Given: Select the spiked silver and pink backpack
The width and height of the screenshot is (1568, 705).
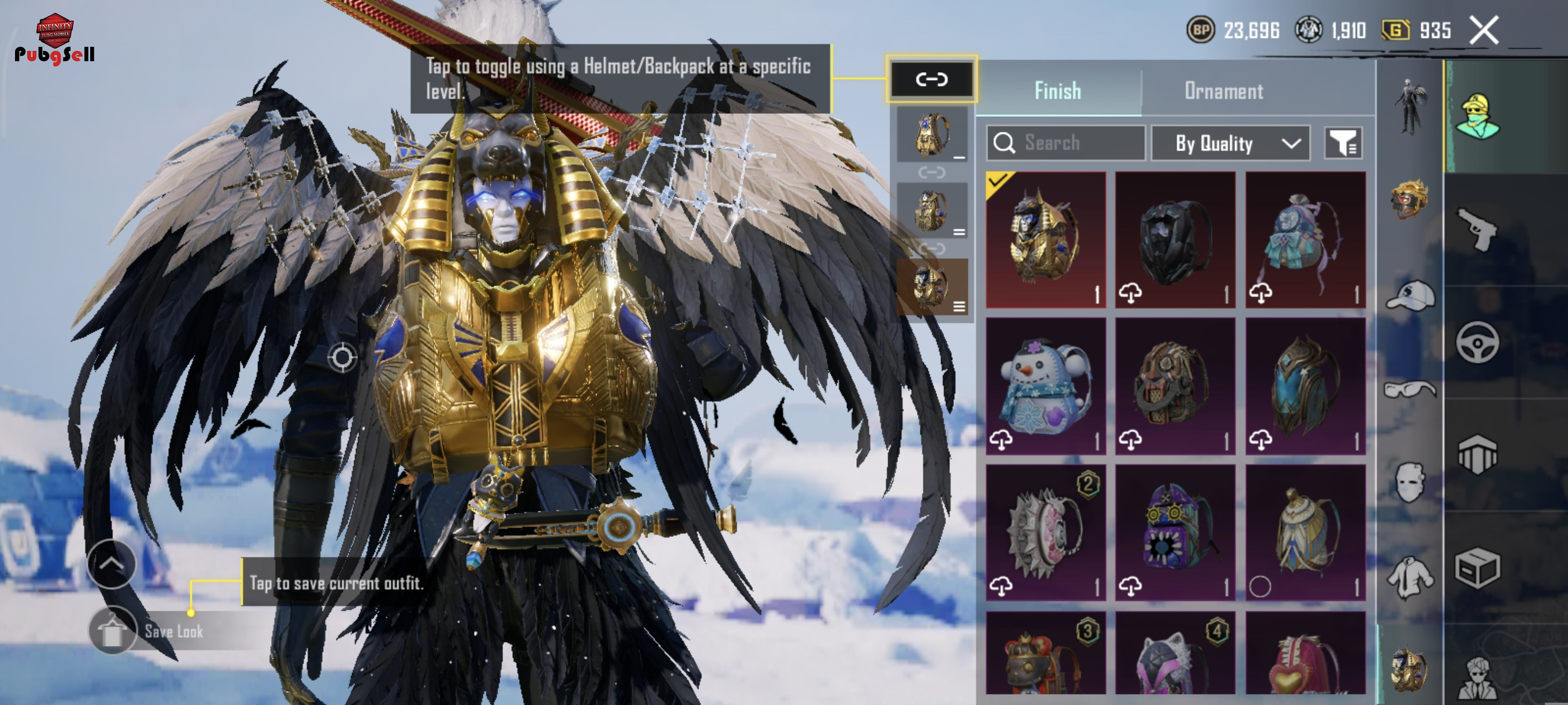Looking at the screenshot, I should tap(1046, 533).
